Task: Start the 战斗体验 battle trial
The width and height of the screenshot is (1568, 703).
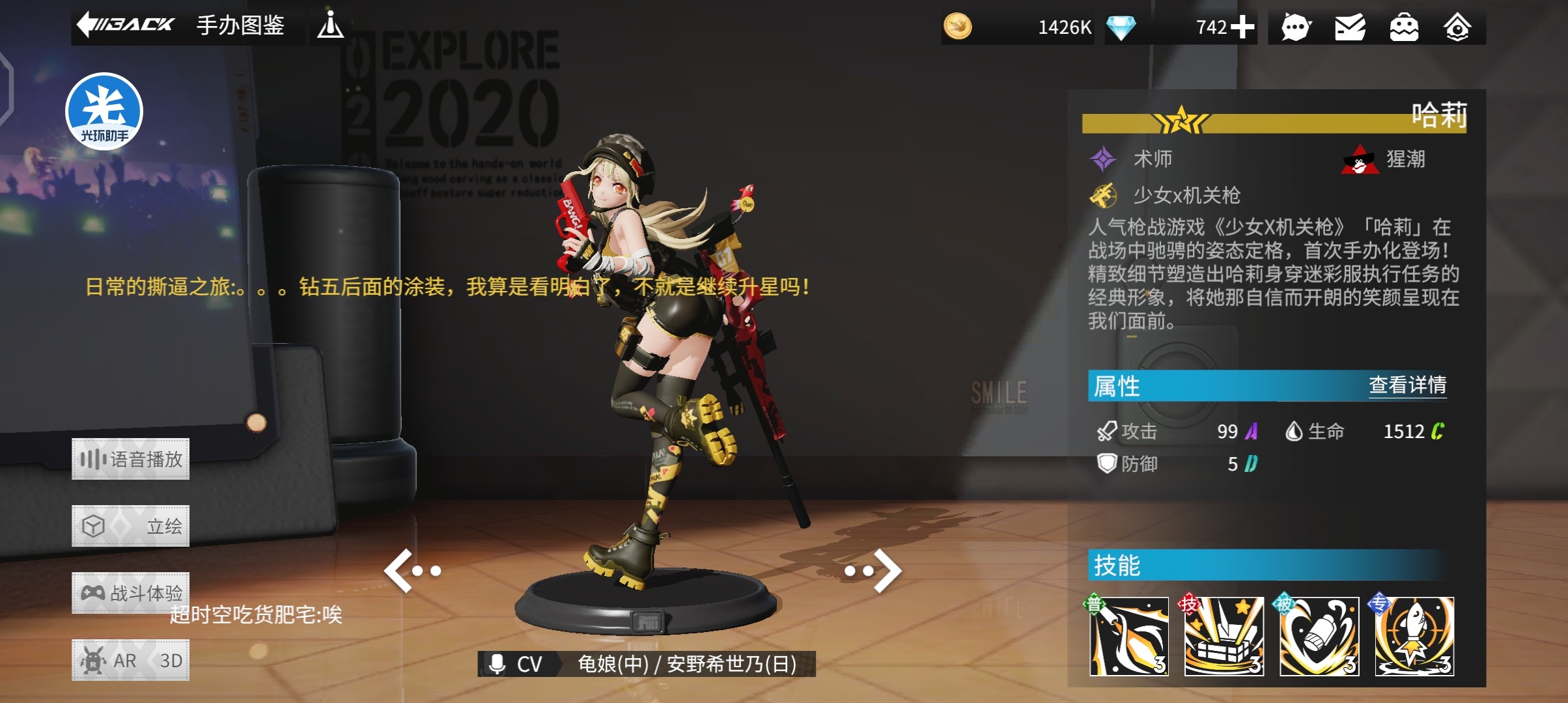Action: pyautogui.click(x=130, y=593)
